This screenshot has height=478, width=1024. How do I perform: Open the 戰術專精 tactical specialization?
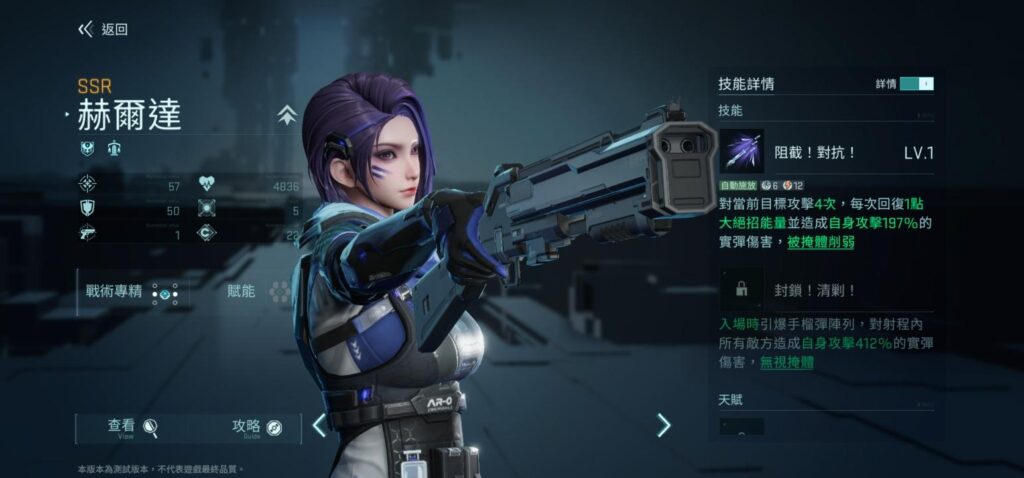(x=132, y=292)
